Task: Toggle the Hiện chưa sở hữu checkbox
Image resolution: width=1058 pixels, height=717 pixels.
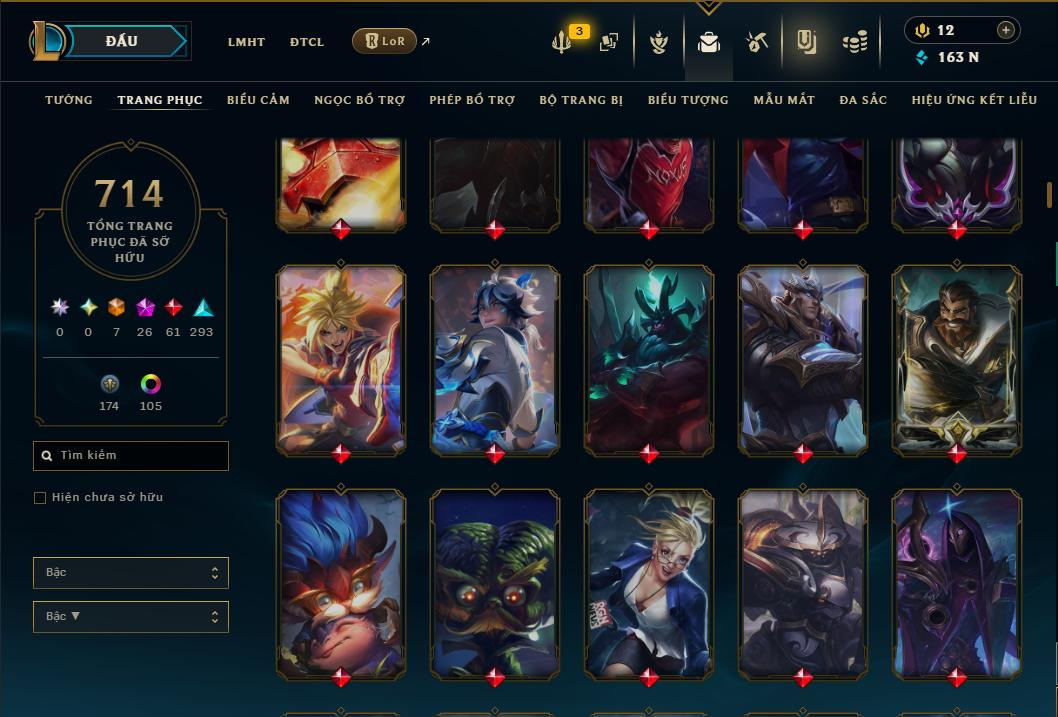Action: point(40,498)
